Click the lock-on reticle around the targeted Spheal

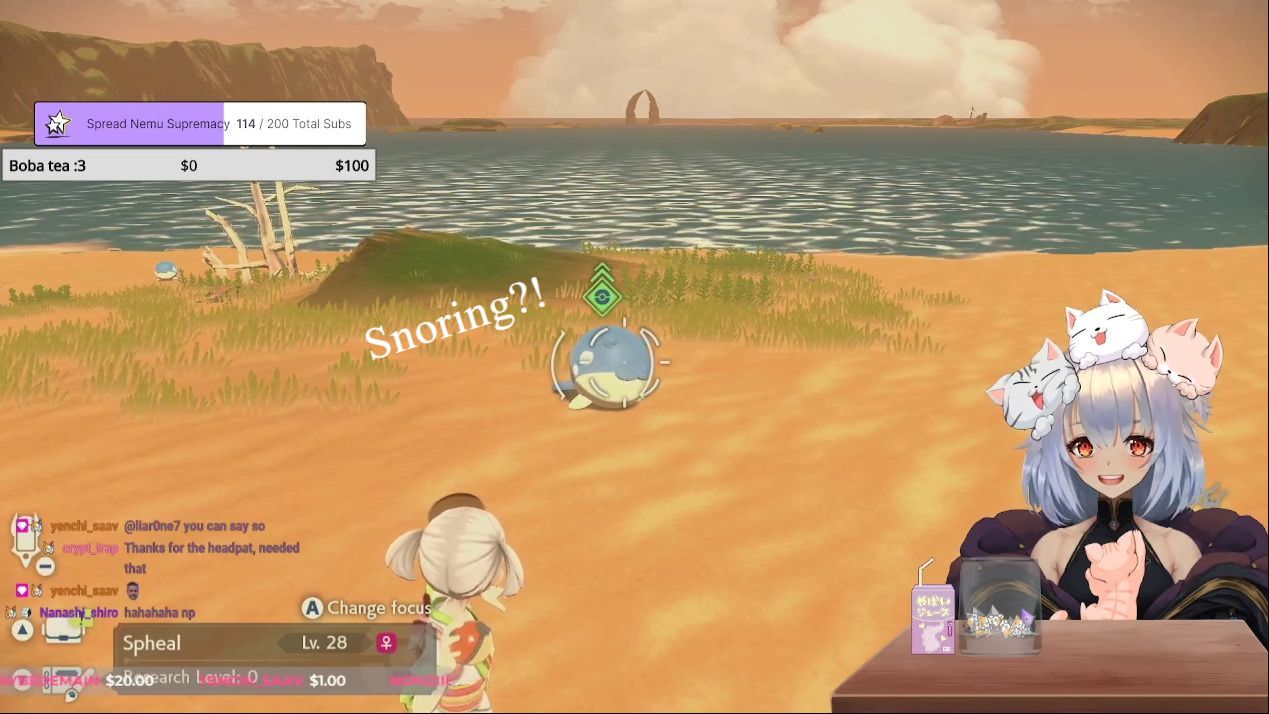tap(607, 366)
